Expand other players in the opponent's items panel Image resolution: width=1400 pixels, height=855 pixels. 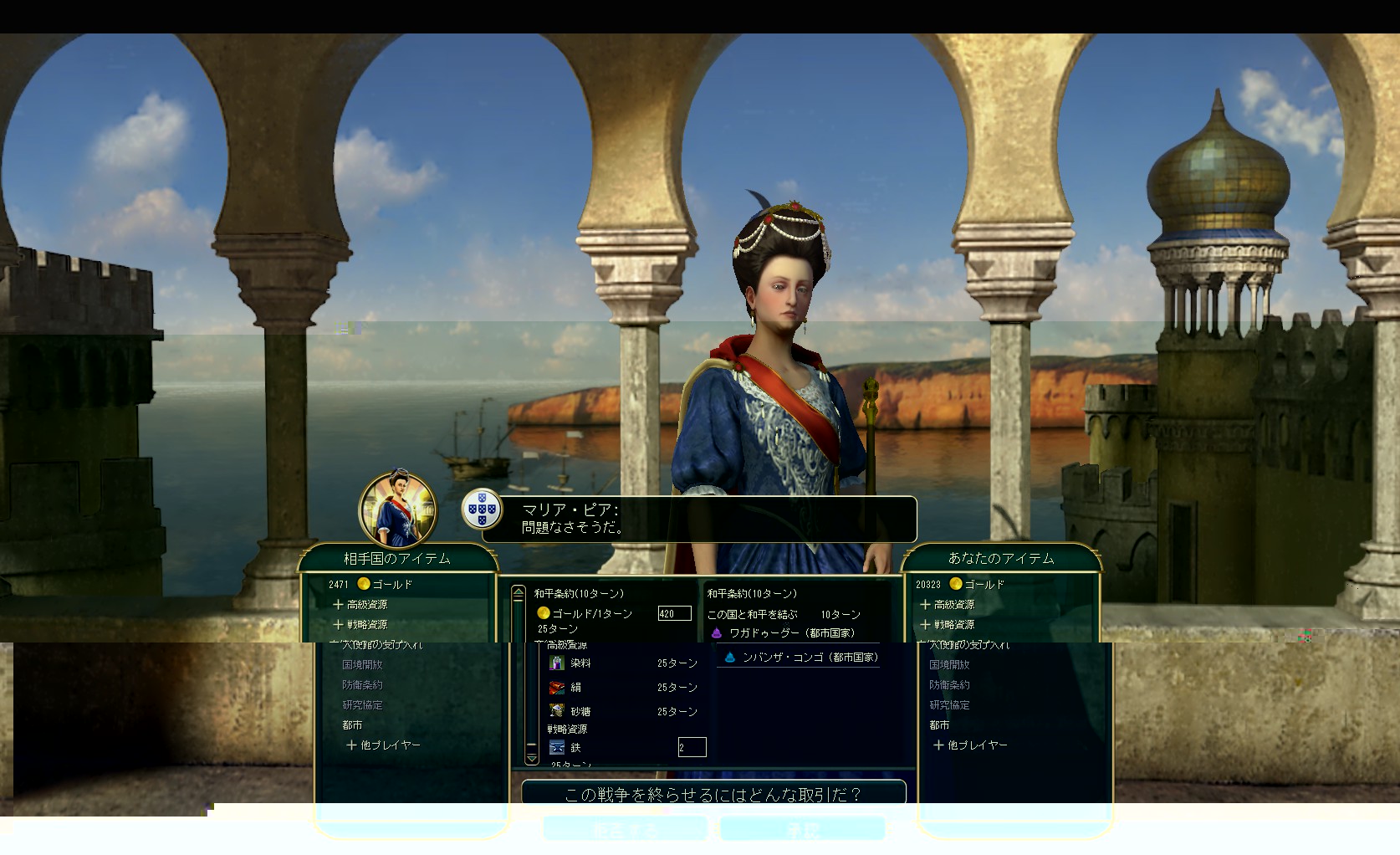[384, 745]
